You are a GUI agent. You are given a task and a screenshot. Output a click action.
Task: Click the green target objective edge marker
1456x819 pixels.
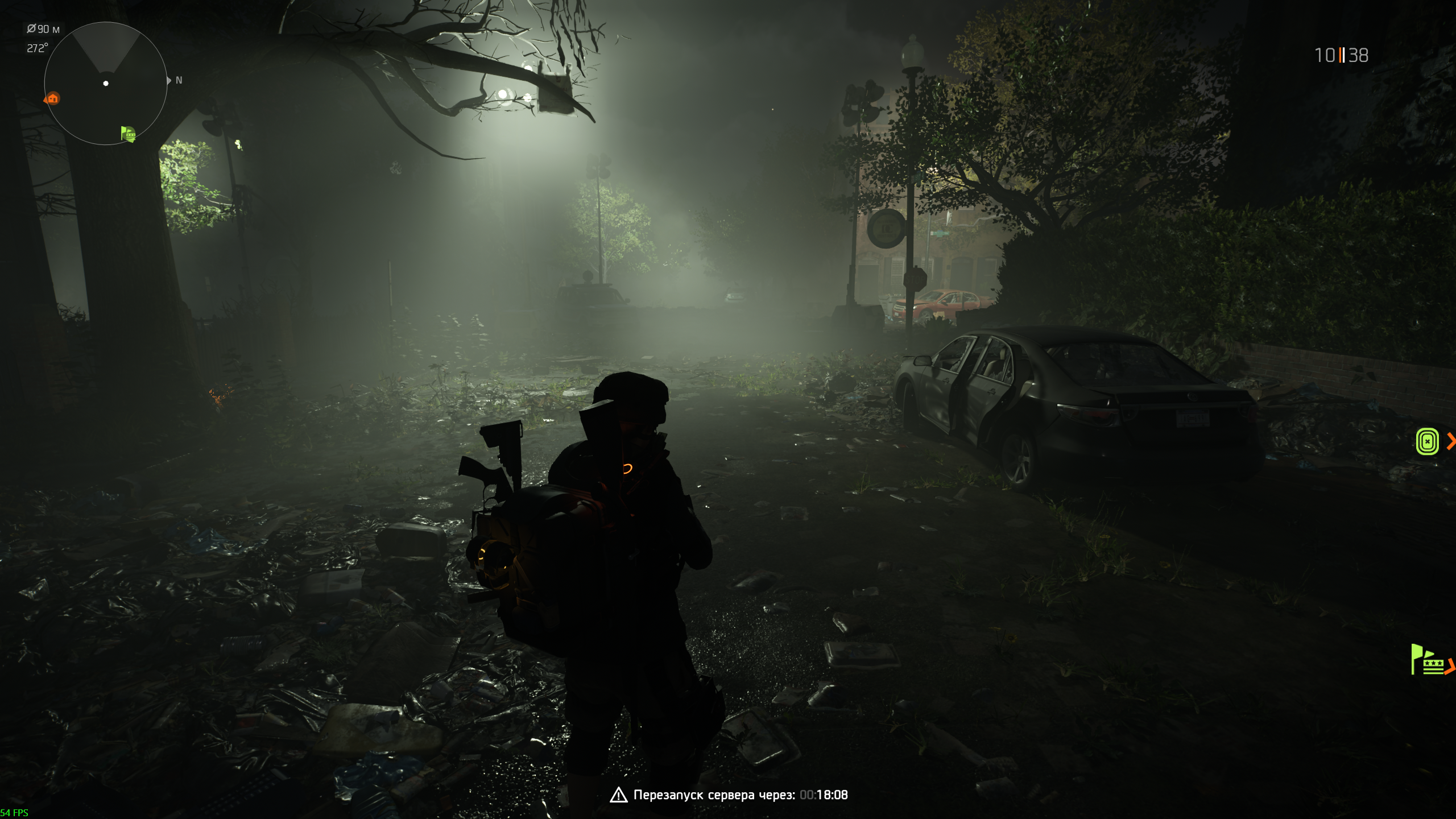pos(1427,441)
